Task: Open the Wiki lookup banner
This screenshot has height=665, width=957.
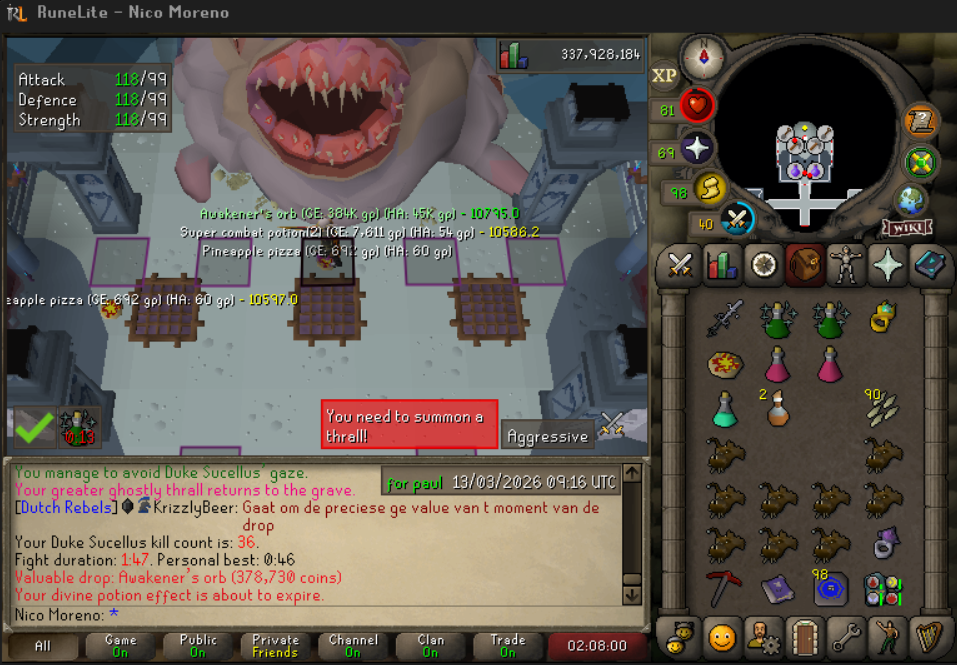Action: click(x=906, y=229)
